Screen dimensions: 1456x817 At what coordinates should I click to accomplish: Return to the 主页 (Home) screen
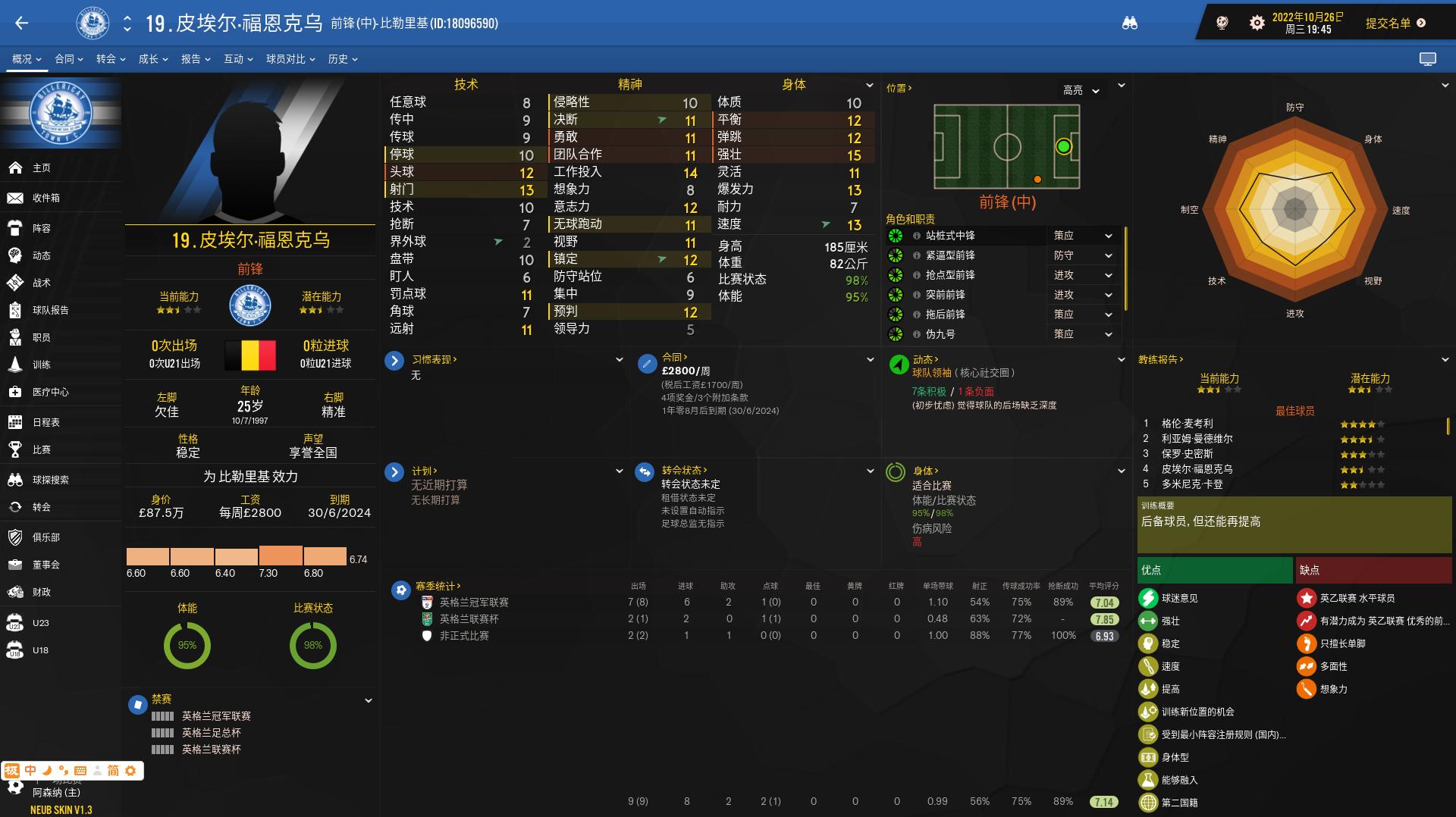click(x=39, y=168)
